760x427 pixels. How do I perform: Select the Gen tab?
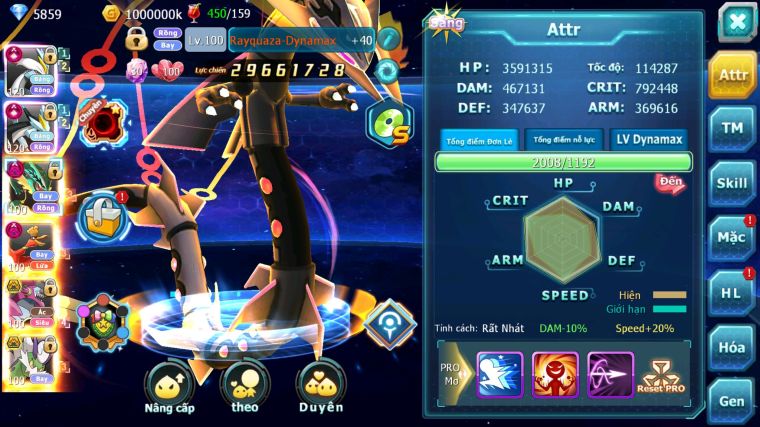click(x=732, y=400)
